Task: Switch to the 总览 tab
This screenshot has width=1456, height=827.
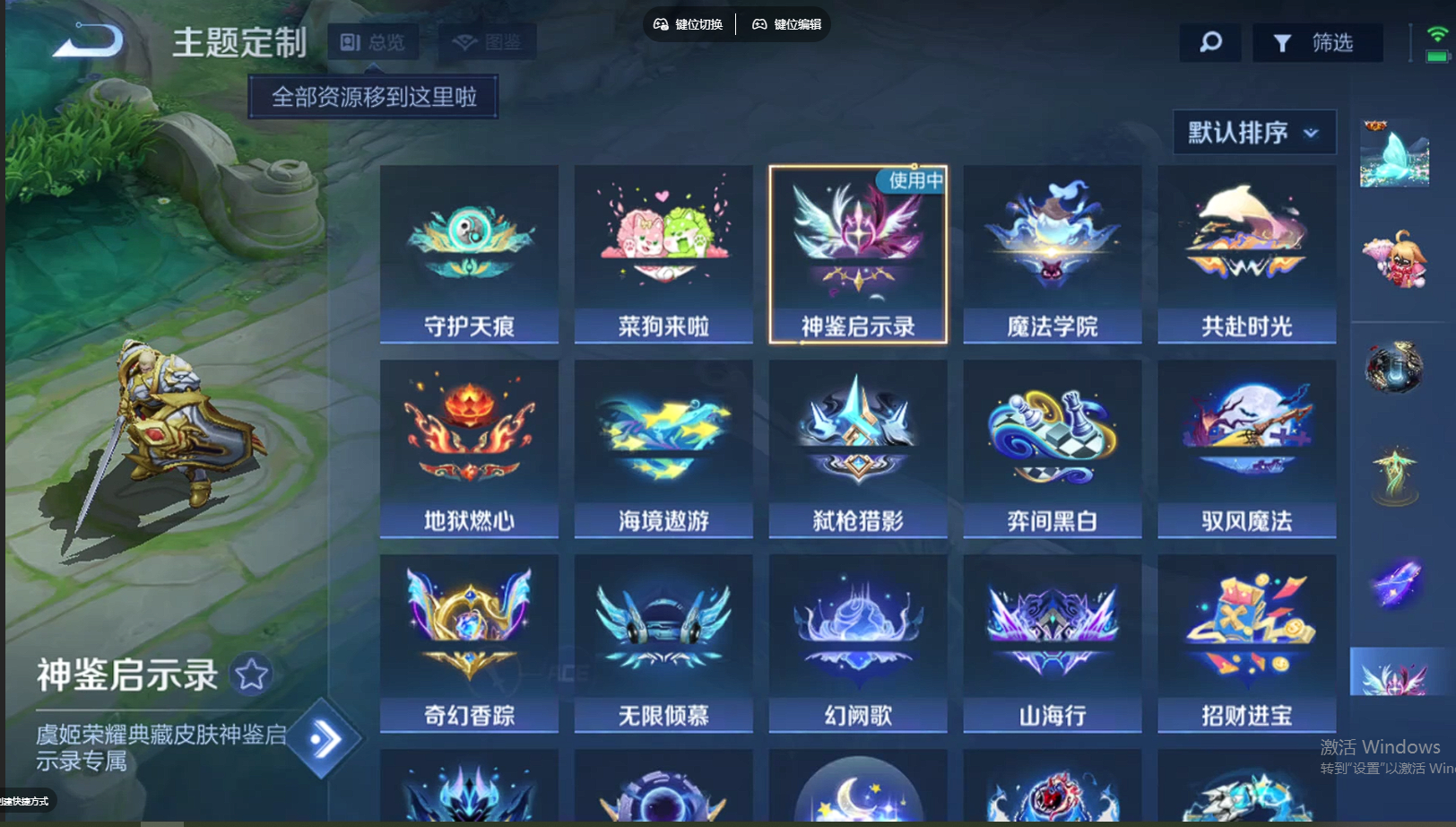Action: [373, 41]
